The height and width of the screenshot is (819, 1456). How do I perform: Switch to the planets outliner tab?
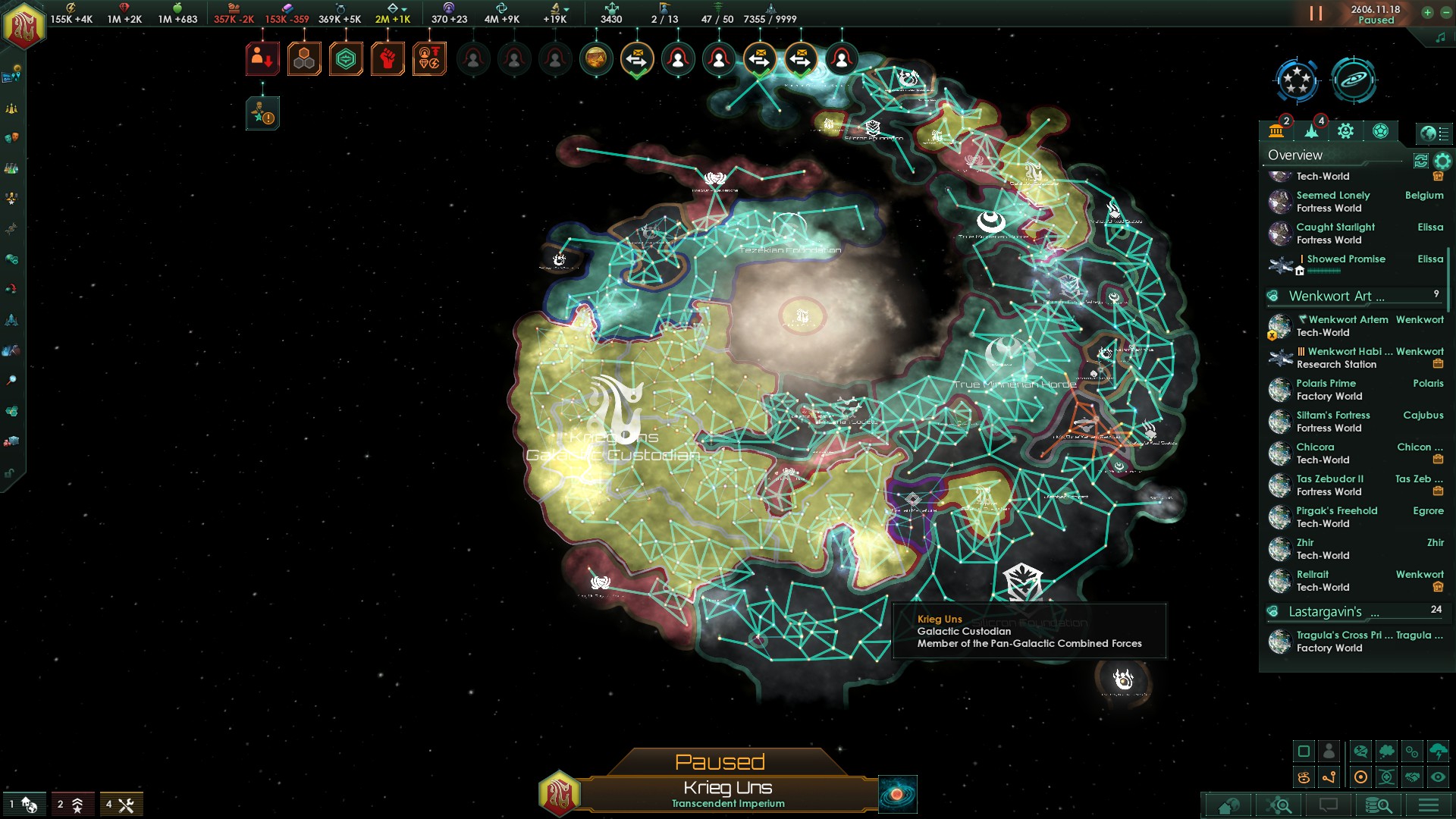[1276, 131]
